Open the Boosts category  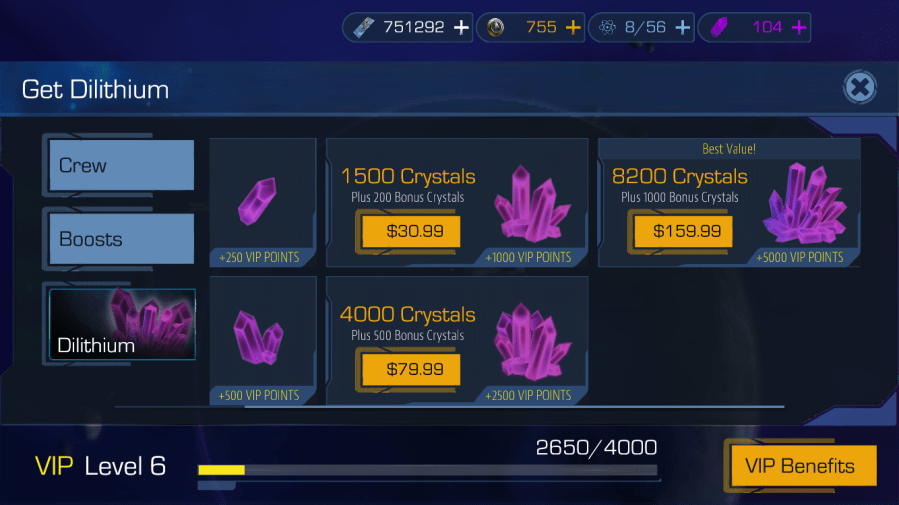tap(122, 239)
